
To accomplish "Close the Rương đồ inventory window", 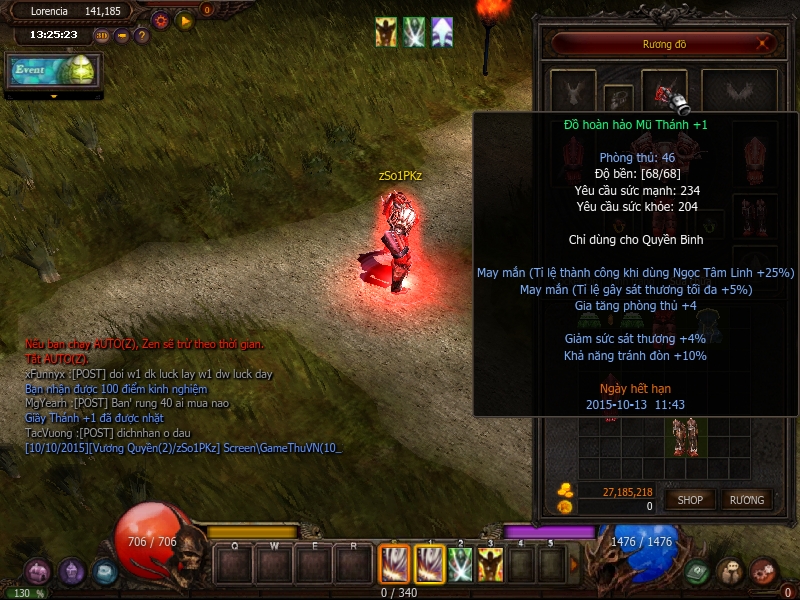I will (x=764, y=44).
